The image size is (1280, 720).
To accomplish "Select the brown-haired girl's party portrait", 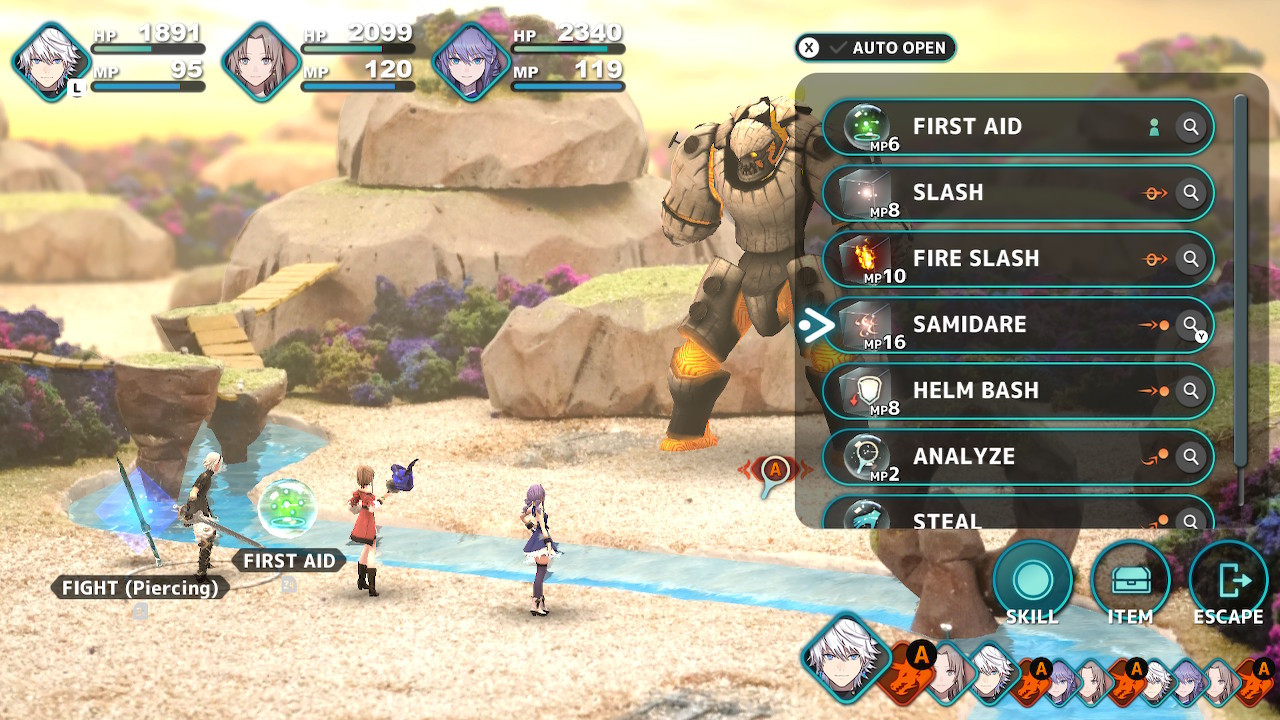I will [261, 62].
